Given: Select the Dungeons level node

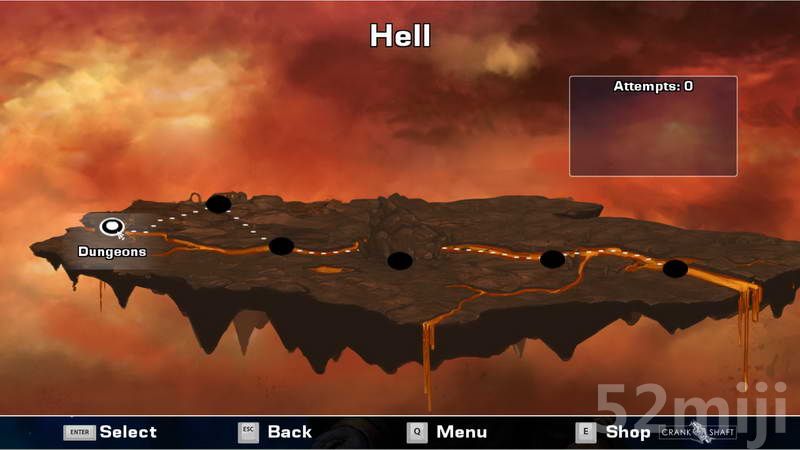Looking at the screenshot, I should [x=111, y=226].
